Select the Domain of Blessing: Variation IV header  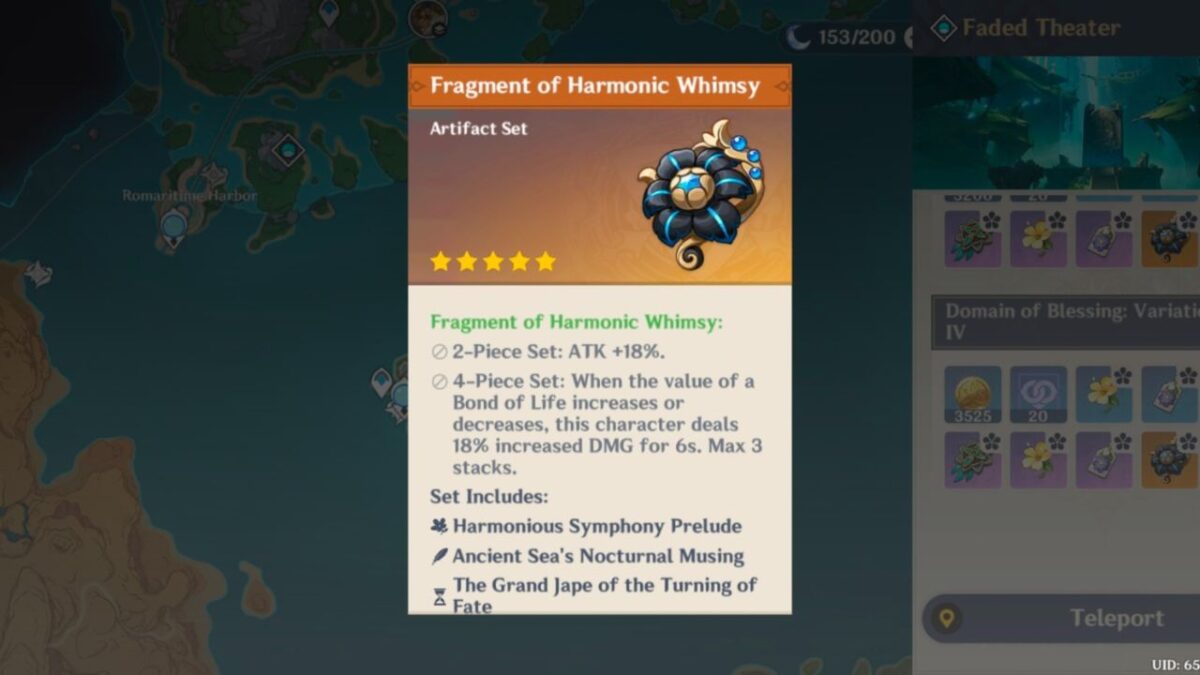[x=1066, y=321]
